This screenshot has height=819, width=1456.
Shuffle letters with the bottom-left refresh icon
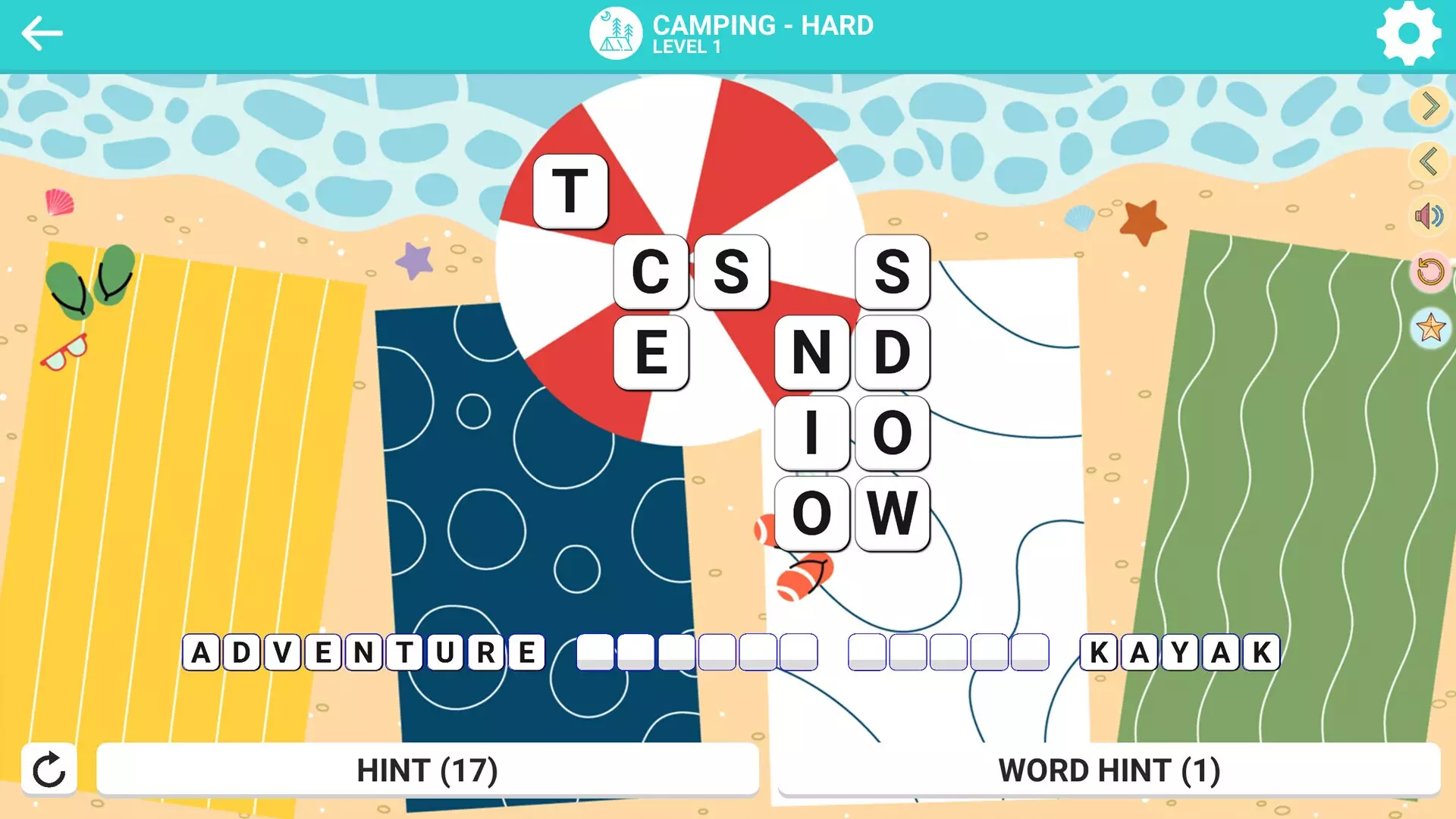[49, 770]
